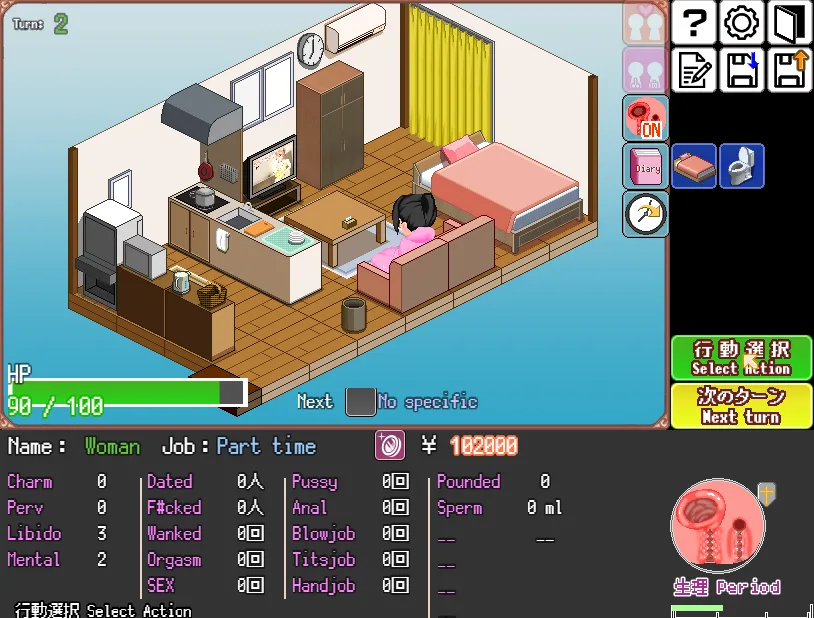Click the small shield badge with cross
The image size is (814, 618).
pyautogui.click(x=766, y=493)
